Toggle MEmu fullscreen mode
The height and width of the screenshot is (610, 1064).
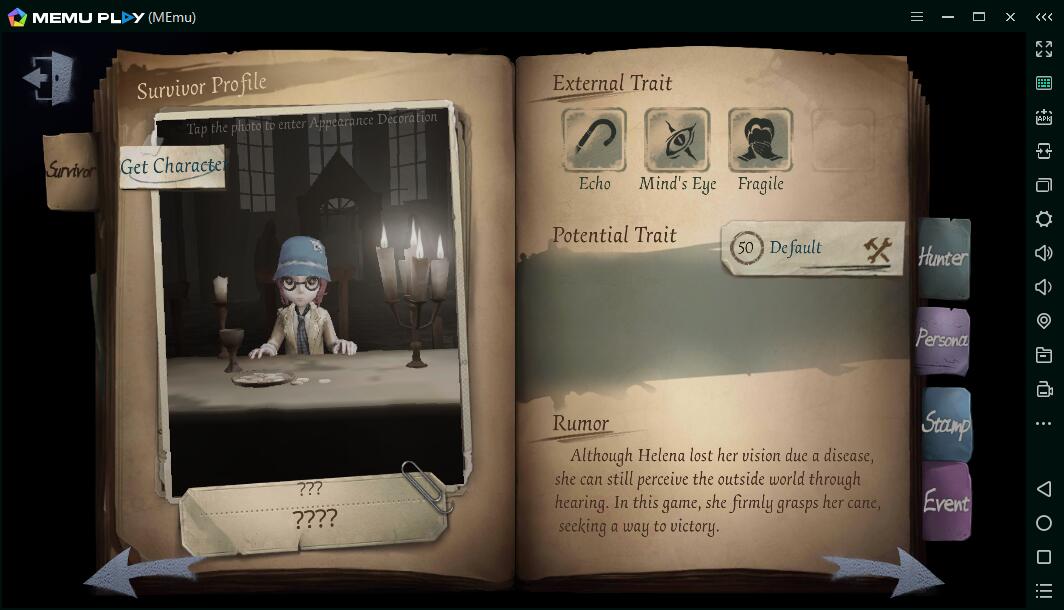(x=1044, y=49)
